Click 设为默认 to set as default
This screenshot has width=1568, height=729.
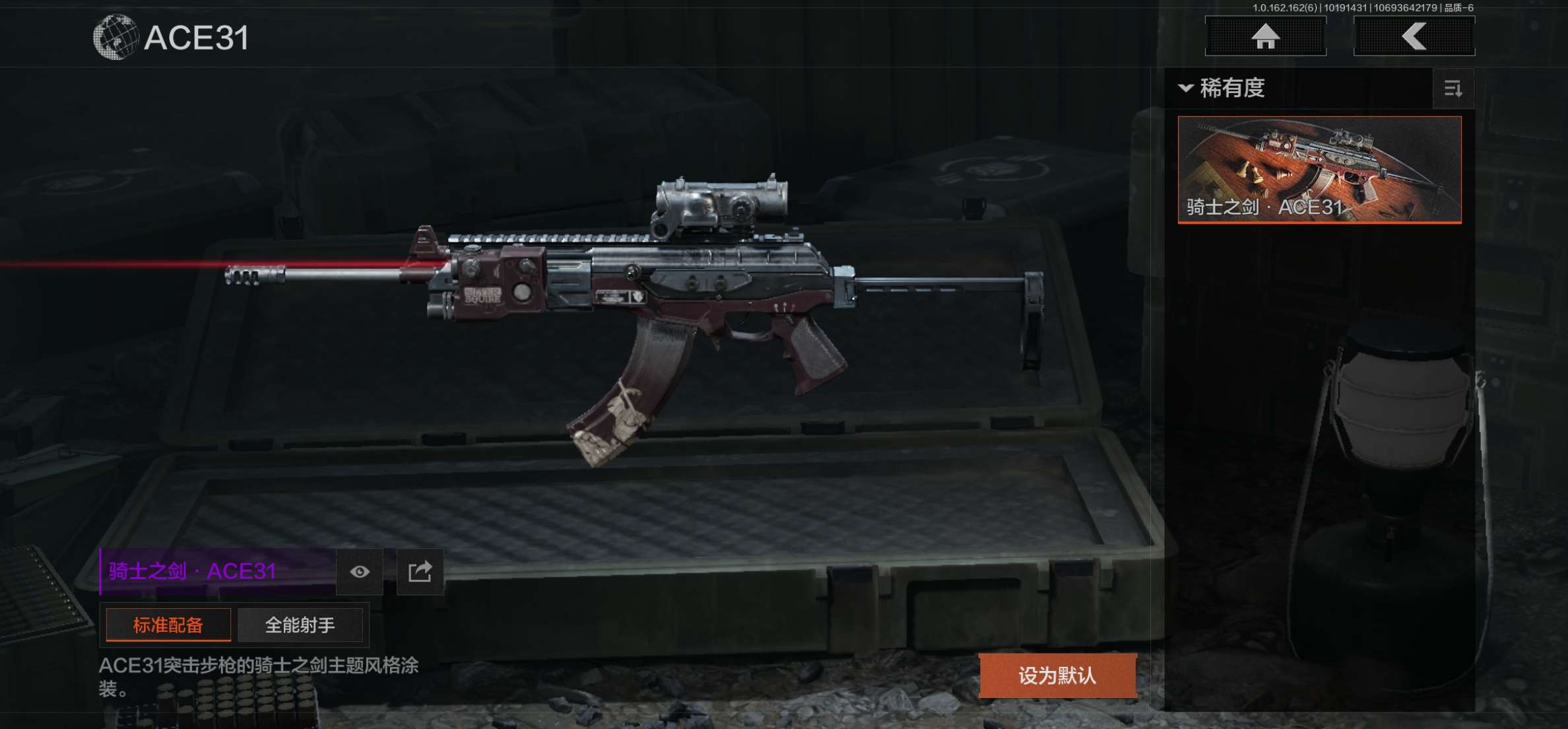click(1057, 676)
